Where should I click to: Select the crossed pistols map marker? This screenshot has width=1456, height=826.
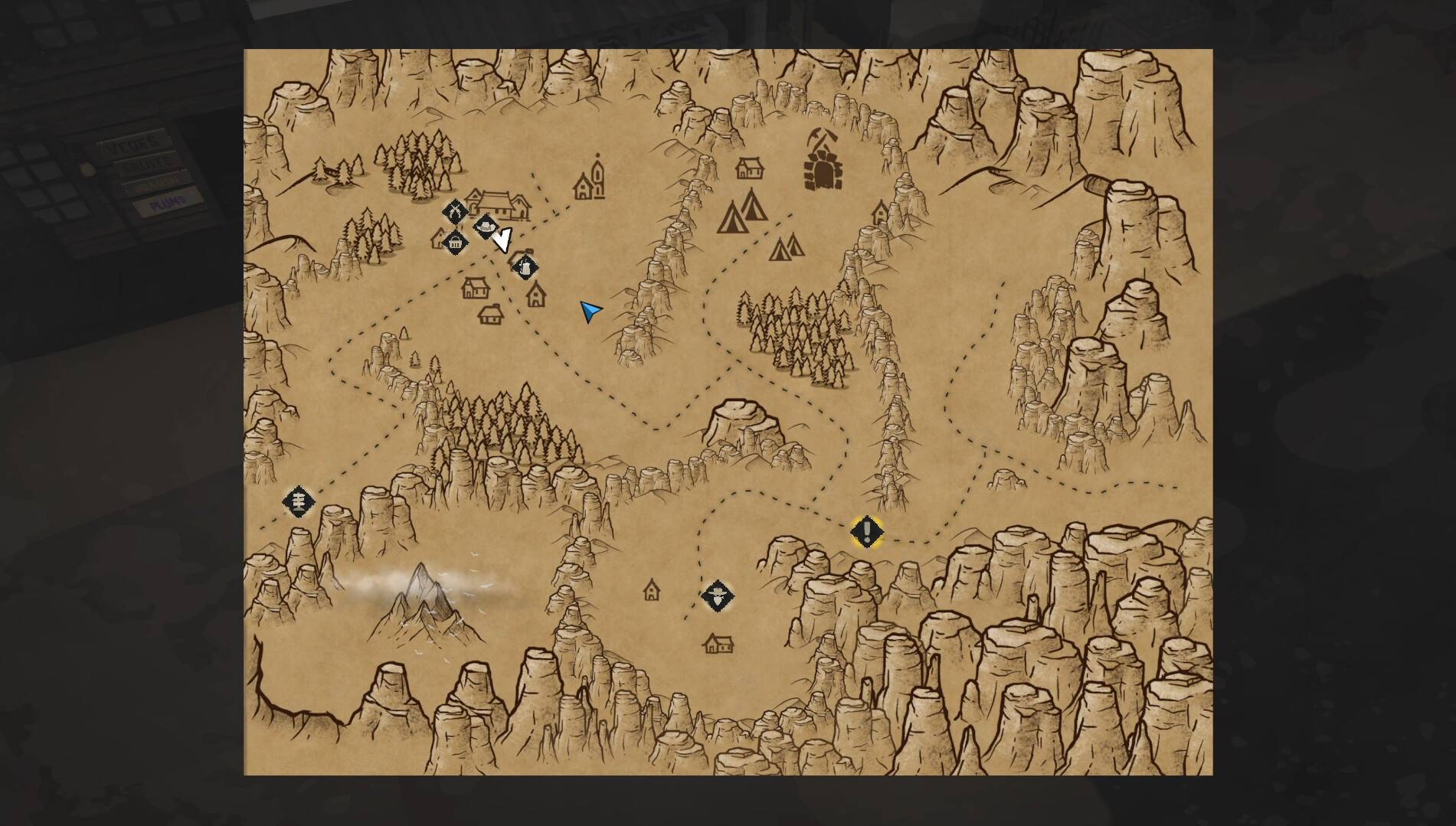[456, 211]
